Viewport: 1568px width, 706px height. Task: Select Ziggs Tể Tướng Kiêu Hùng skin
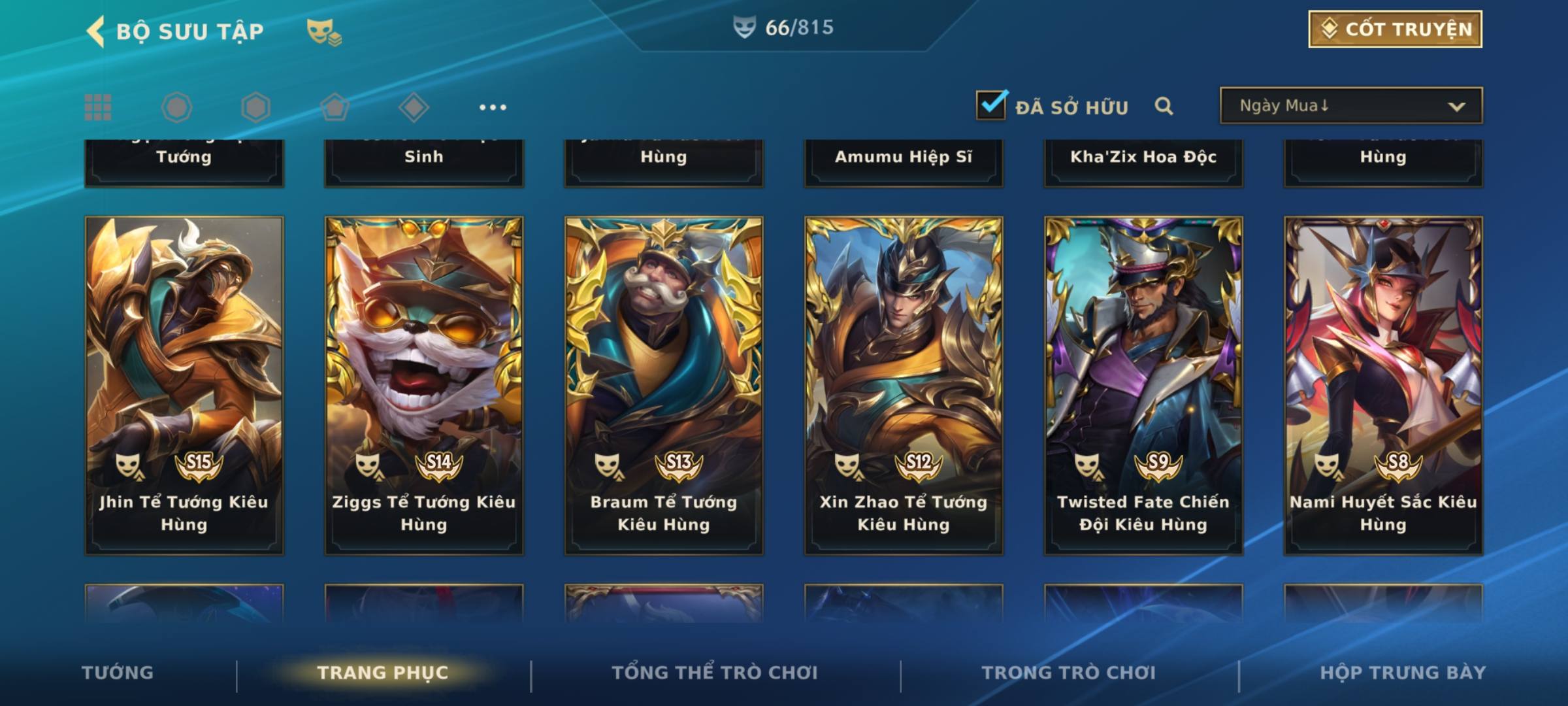(x=424, y=386)
